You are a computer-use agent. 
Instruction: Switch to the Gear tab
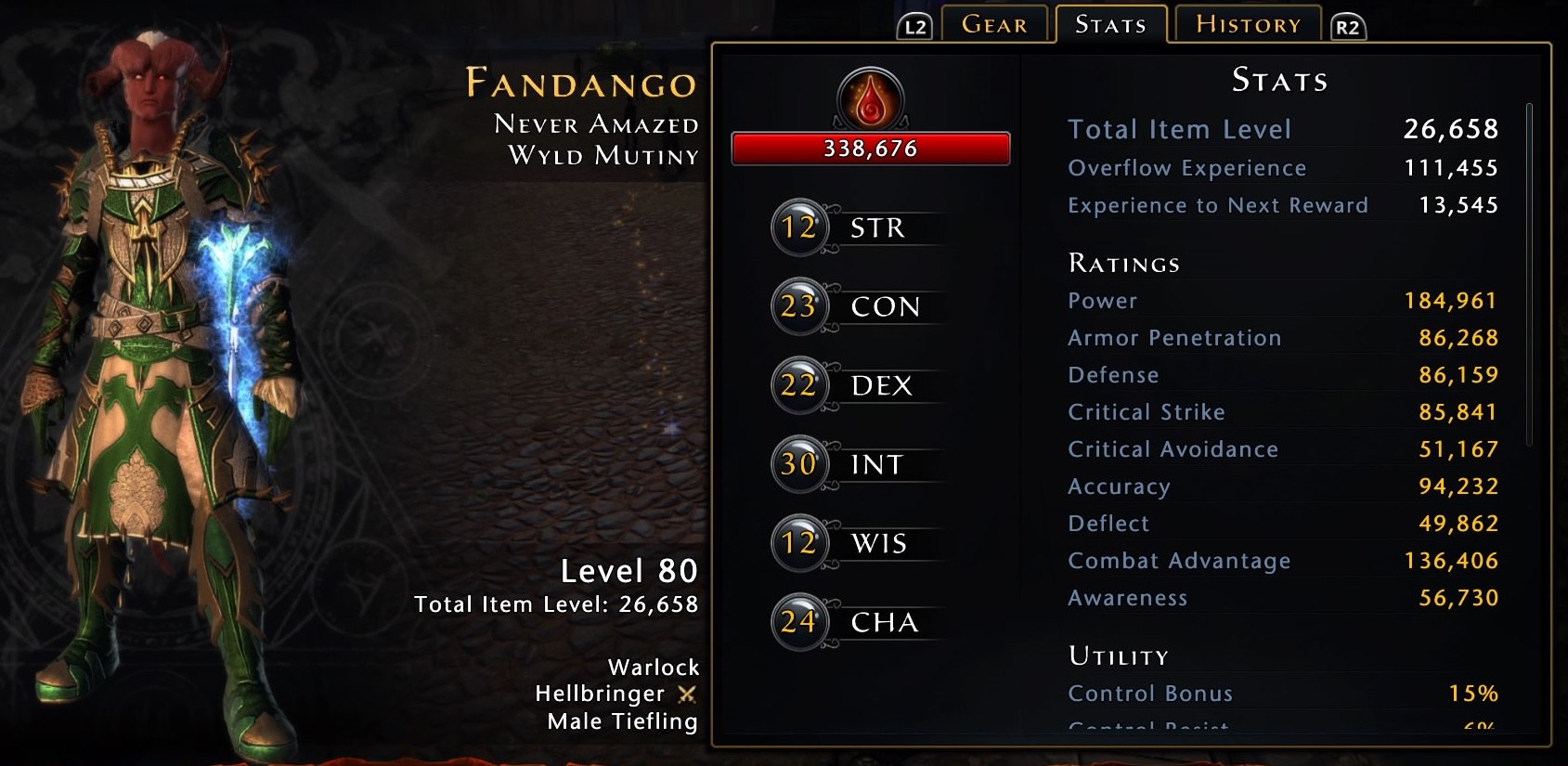(995, 25)
